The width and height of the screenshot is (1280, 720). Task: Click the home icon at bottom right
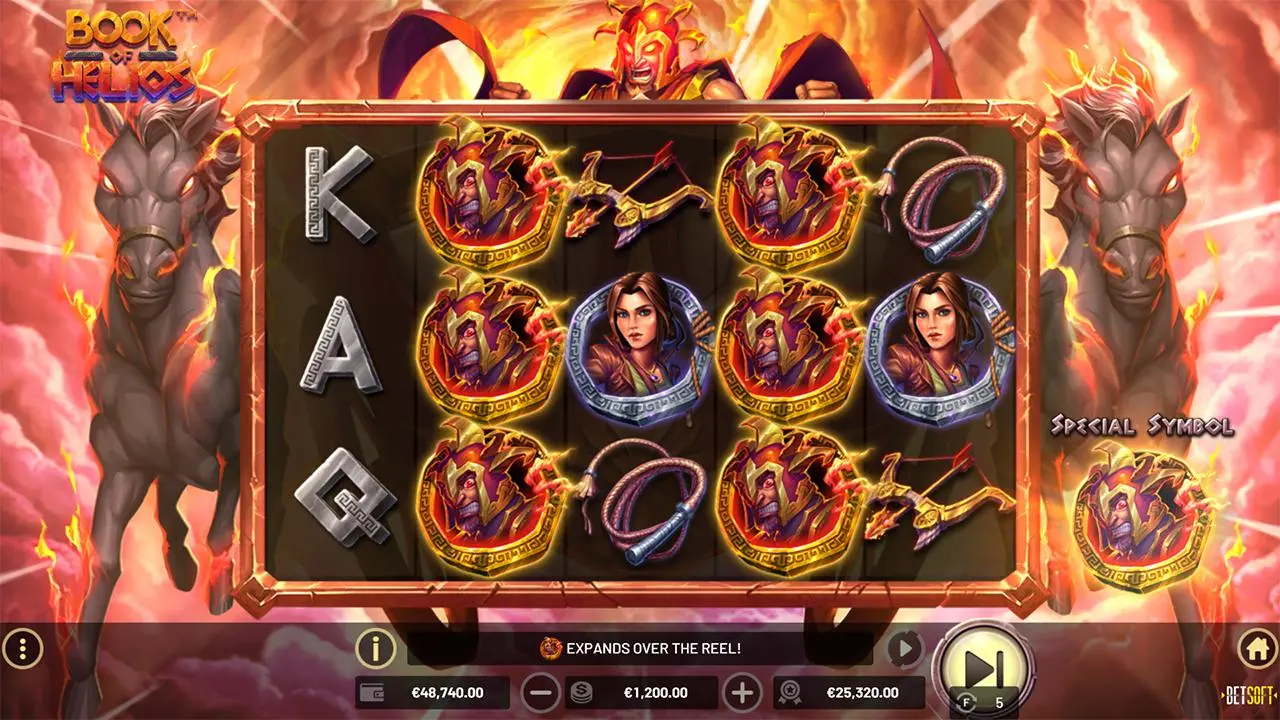1259,648
